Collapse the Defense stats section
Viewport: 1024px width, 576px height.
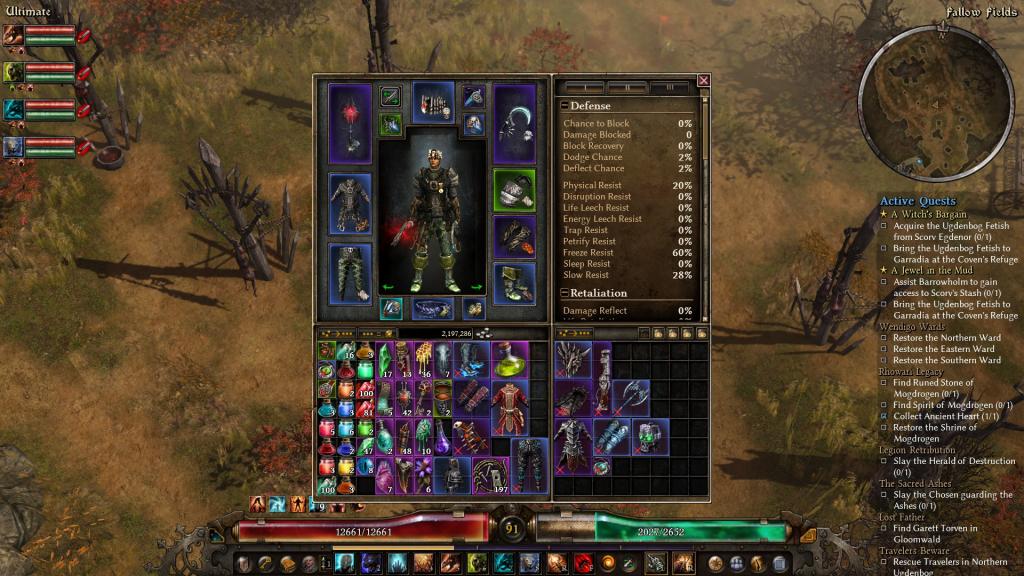tap(565, 106)
